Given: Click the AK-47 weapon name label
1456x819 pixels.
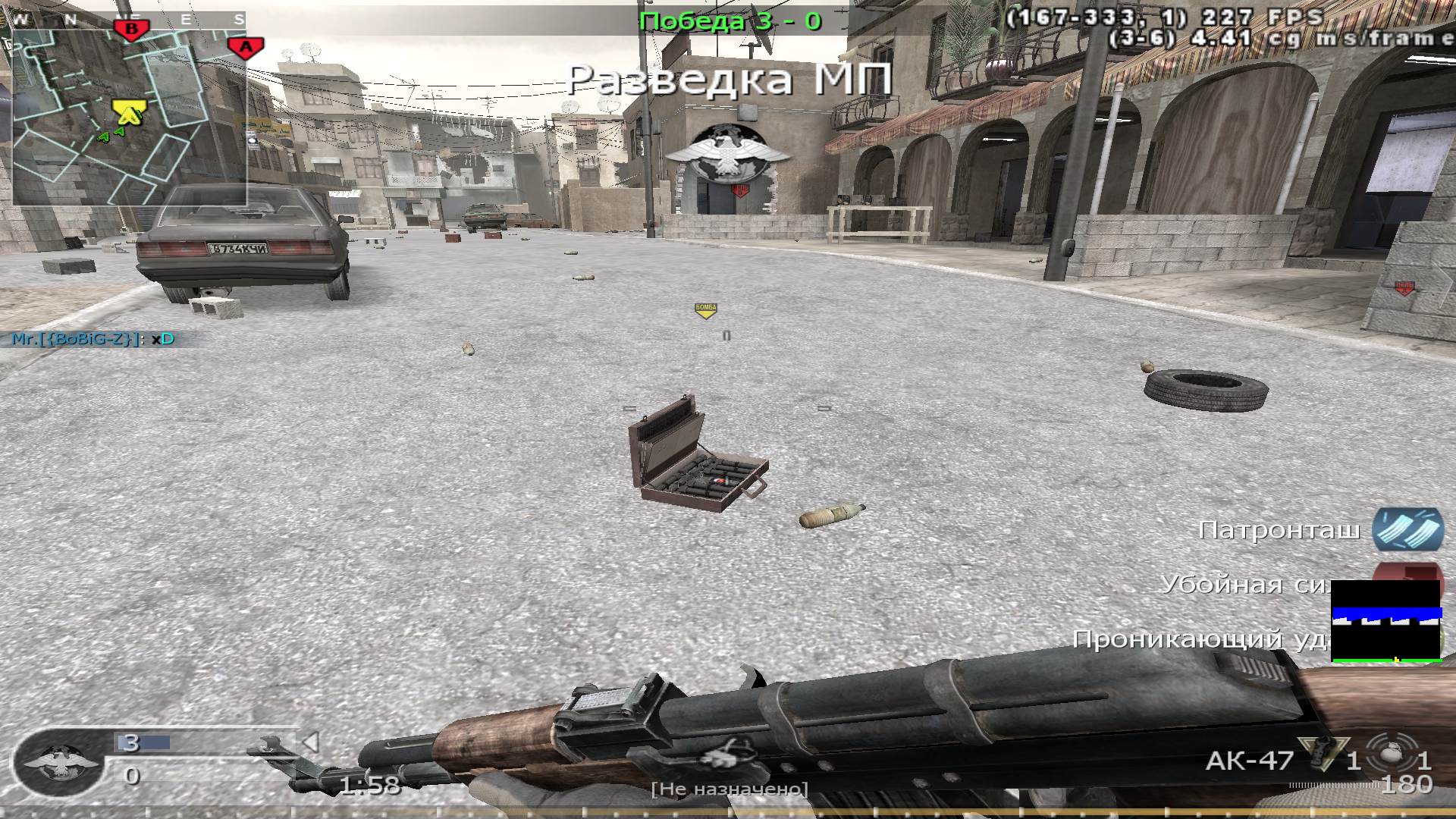Looking at the screenshot, I should click(1249, 758).
